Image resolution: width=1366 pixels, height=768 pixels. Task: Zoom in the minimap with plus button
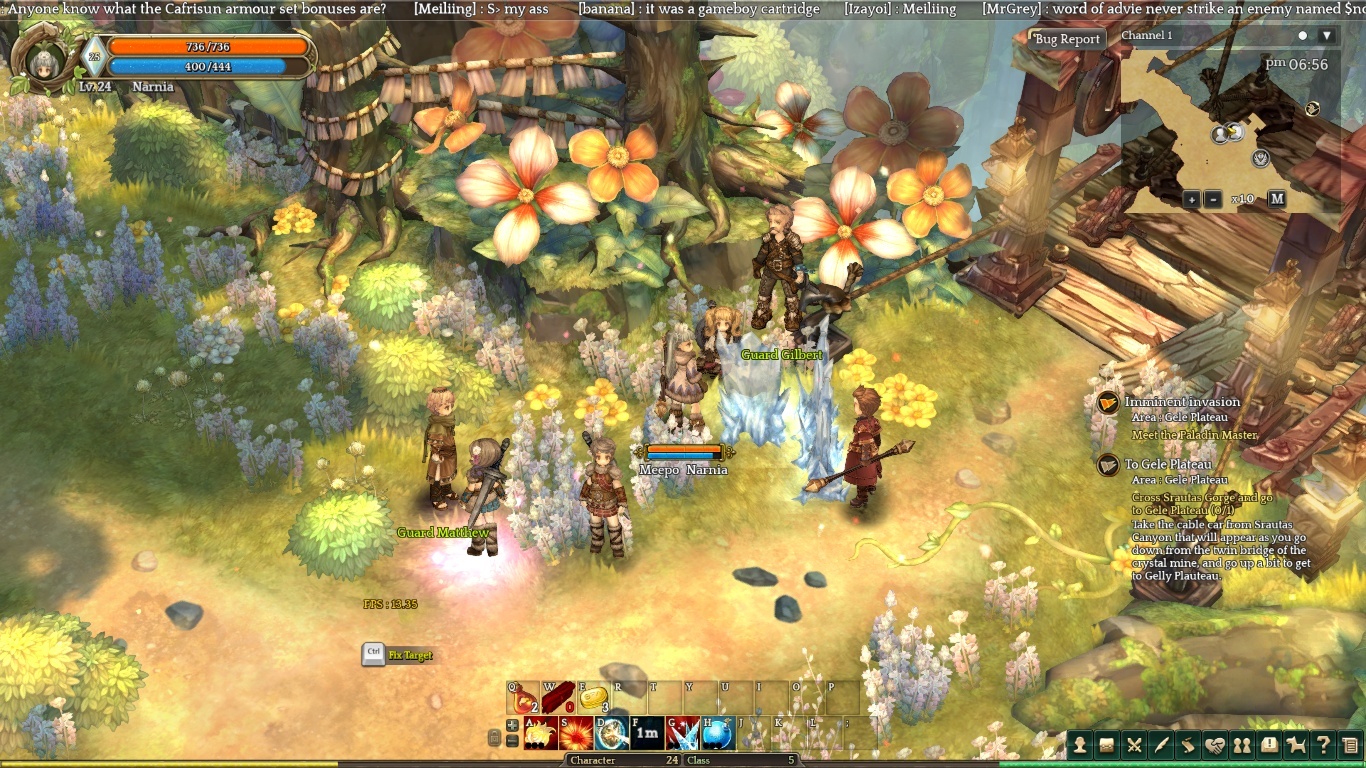click(x=1191, y=199)
